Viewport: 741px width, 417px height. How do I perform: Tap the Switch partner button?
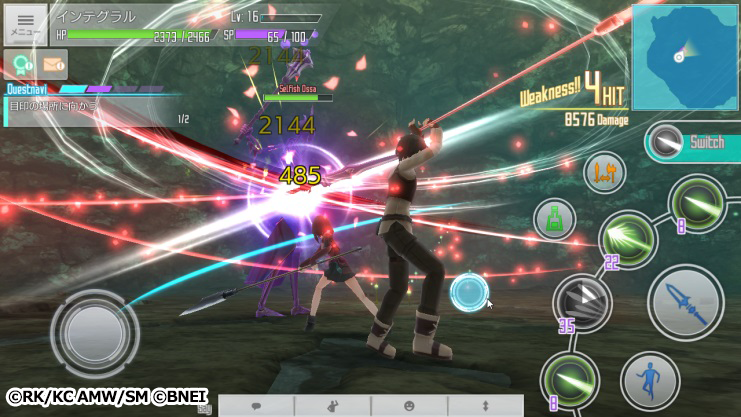[x=691, y=143]
